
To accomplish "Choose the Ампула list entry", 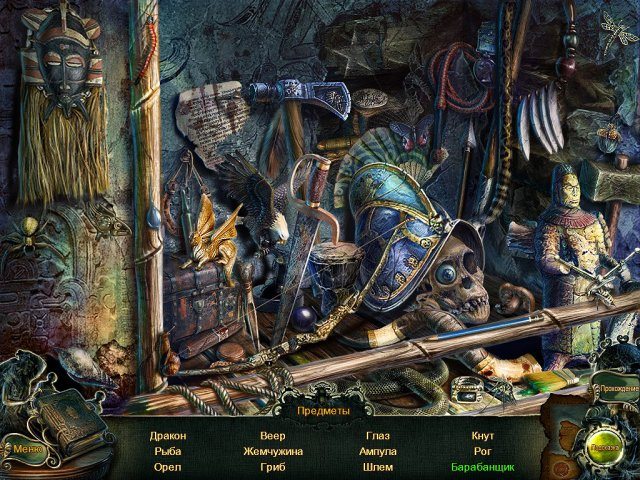I will pyautogui.click(x=377, y=451).
